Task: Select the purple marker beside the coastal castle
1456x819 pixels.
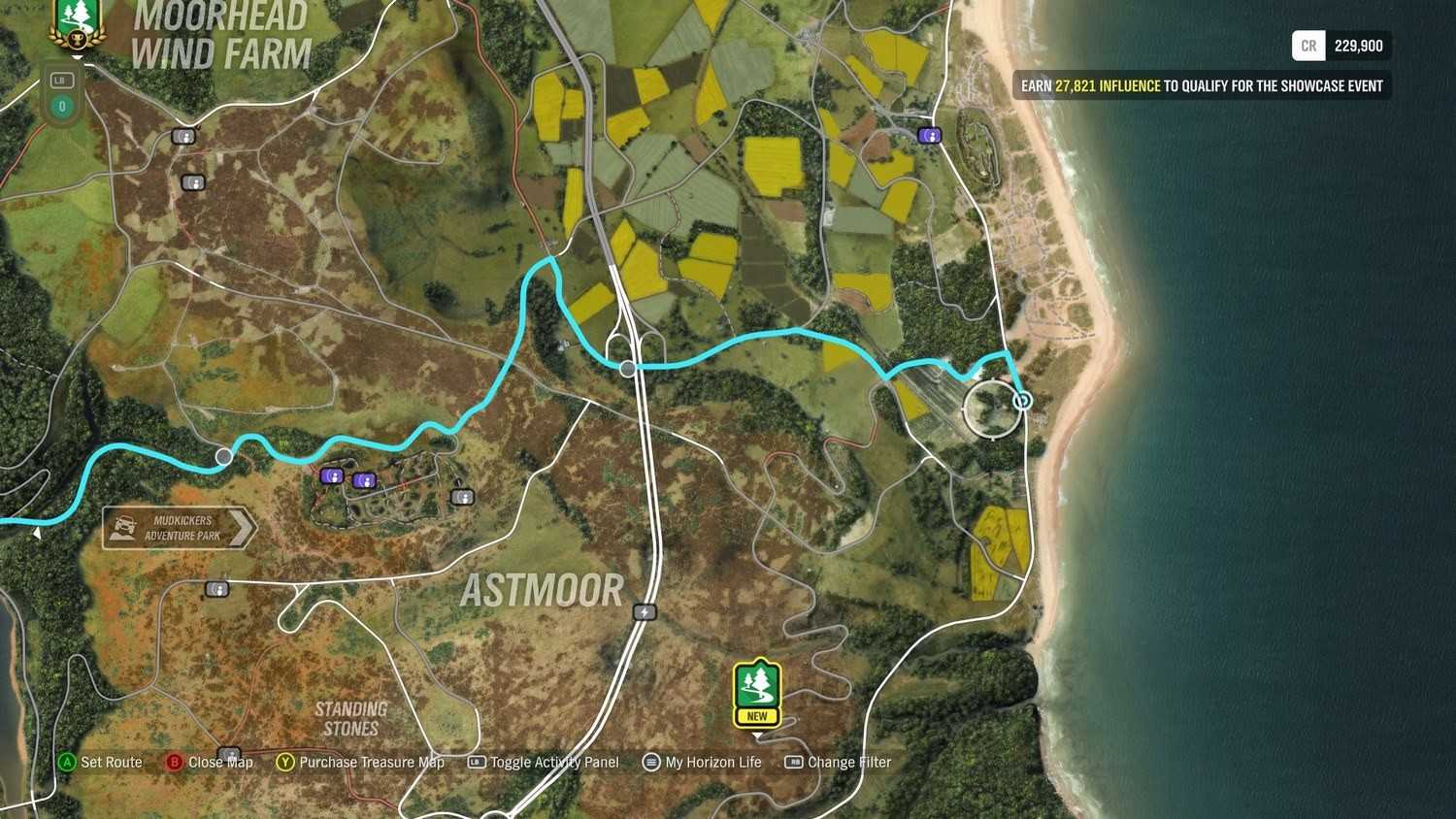Action: point(929,136)
